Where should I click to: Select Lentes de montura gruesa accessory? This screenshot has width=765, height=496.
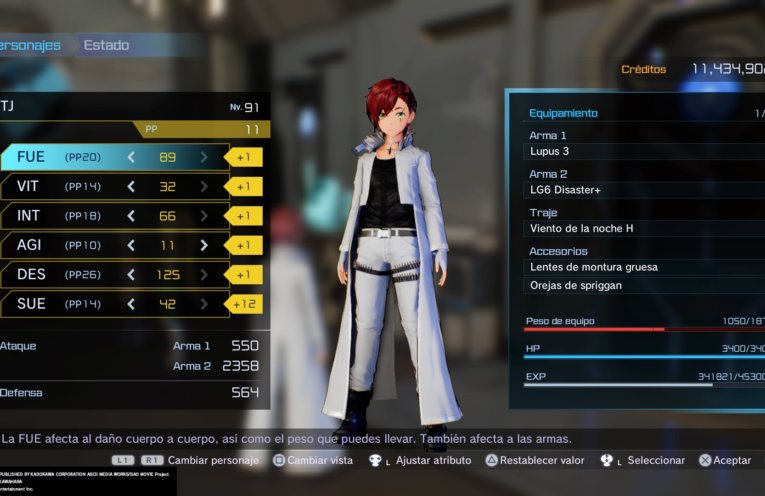point(640,267)
